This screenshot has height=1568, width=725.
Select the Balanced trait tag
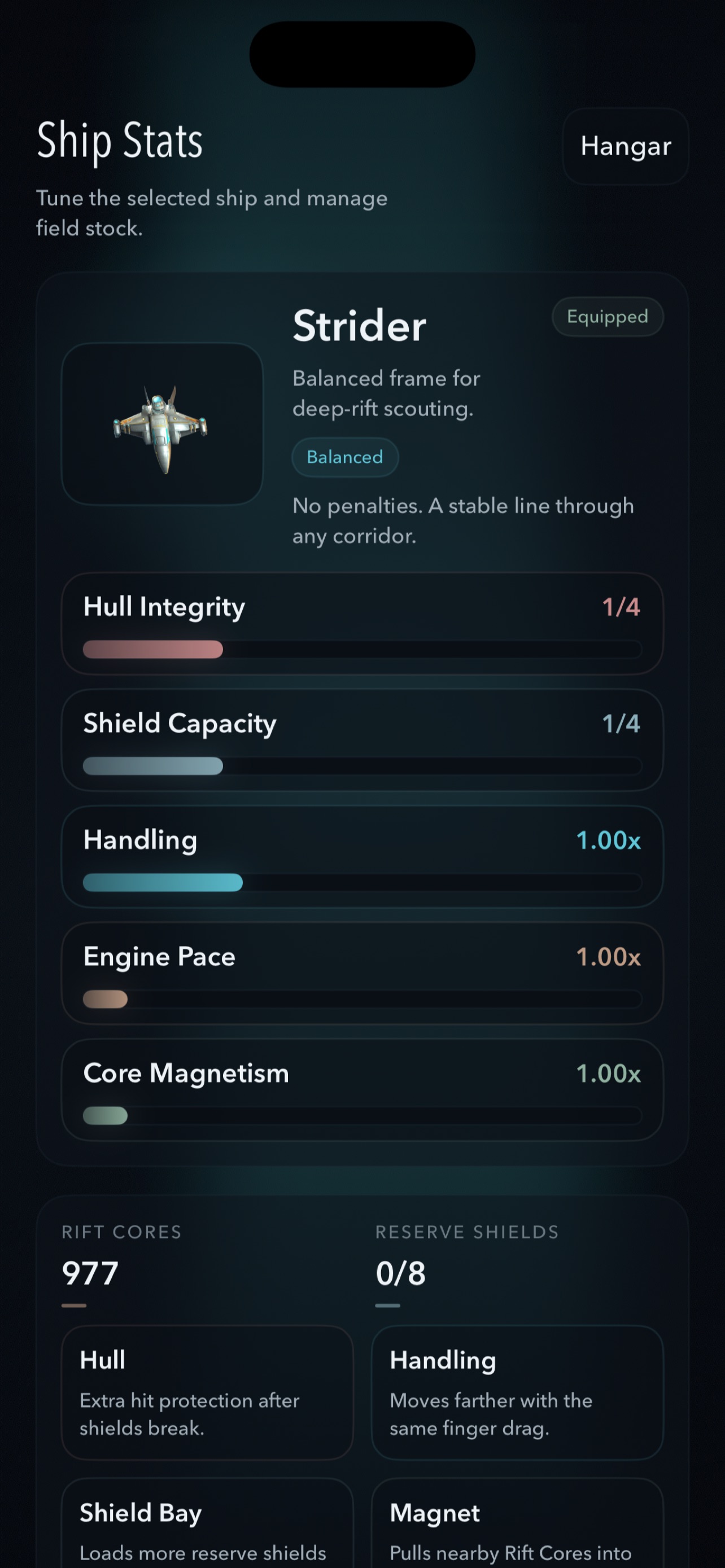[x=344, y=457]
